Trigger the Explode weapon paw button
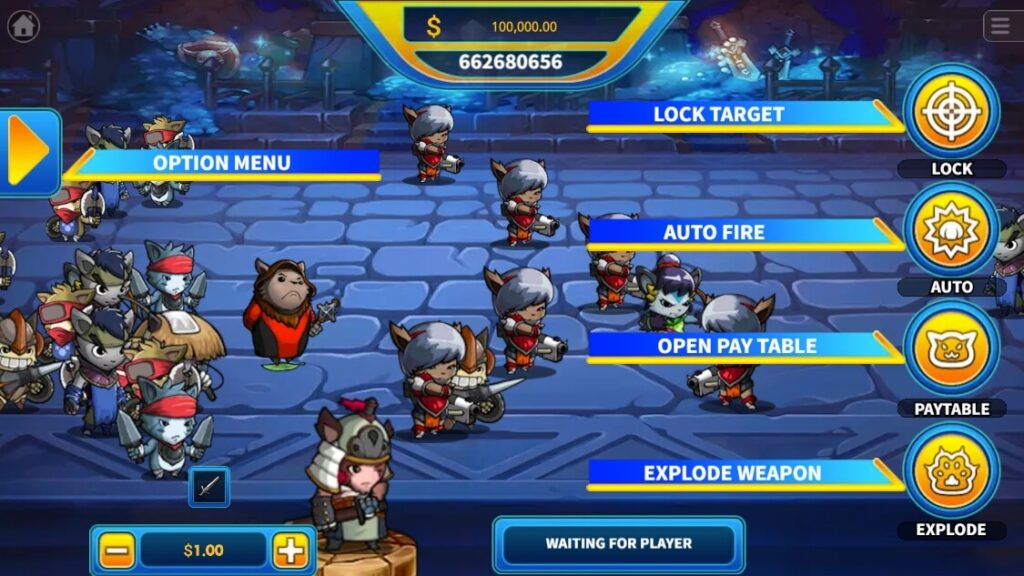1024x576 pixels. coord(951,471)
